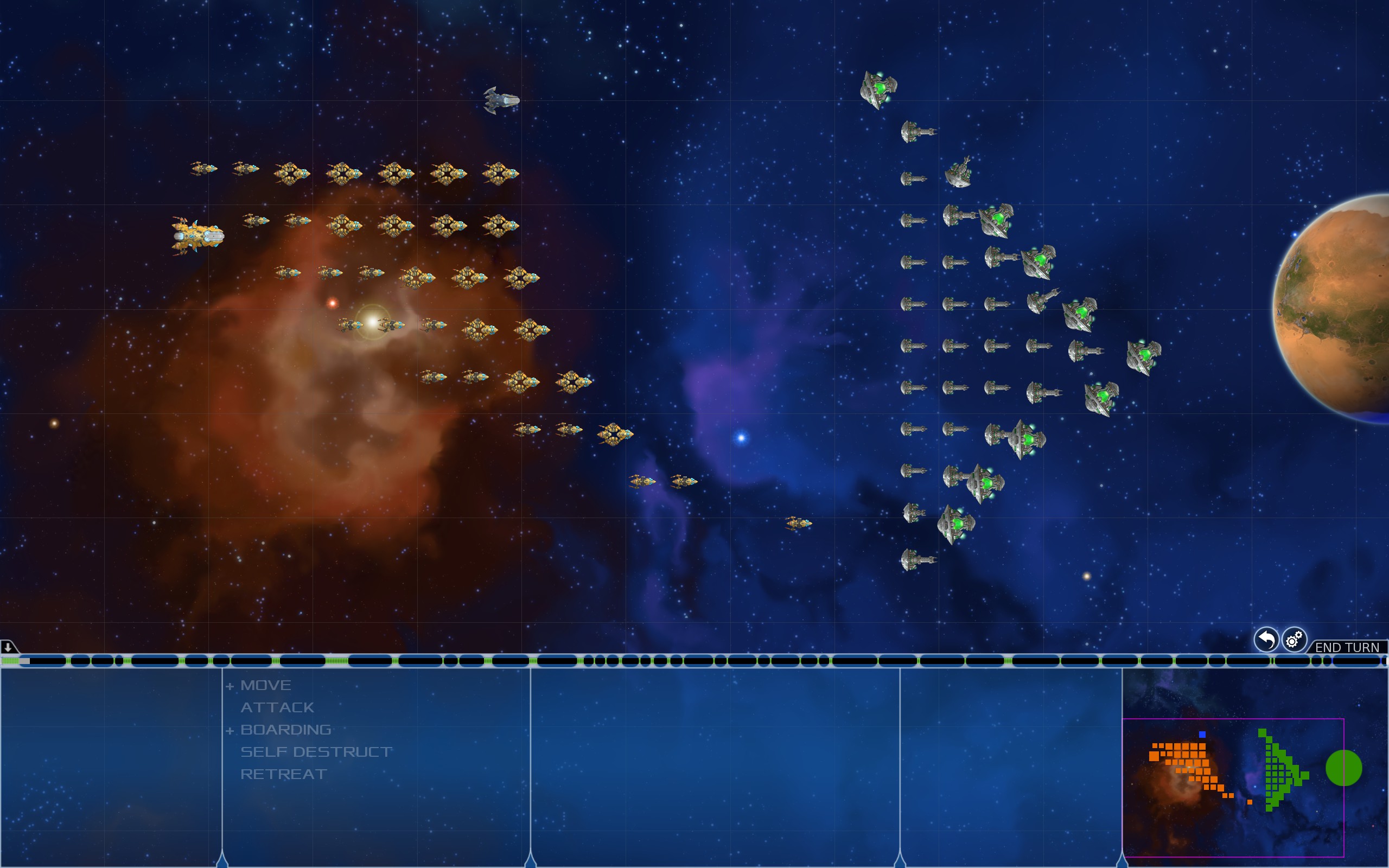
Task: Expand the MOVE plus sign
Action: (230, 686)
